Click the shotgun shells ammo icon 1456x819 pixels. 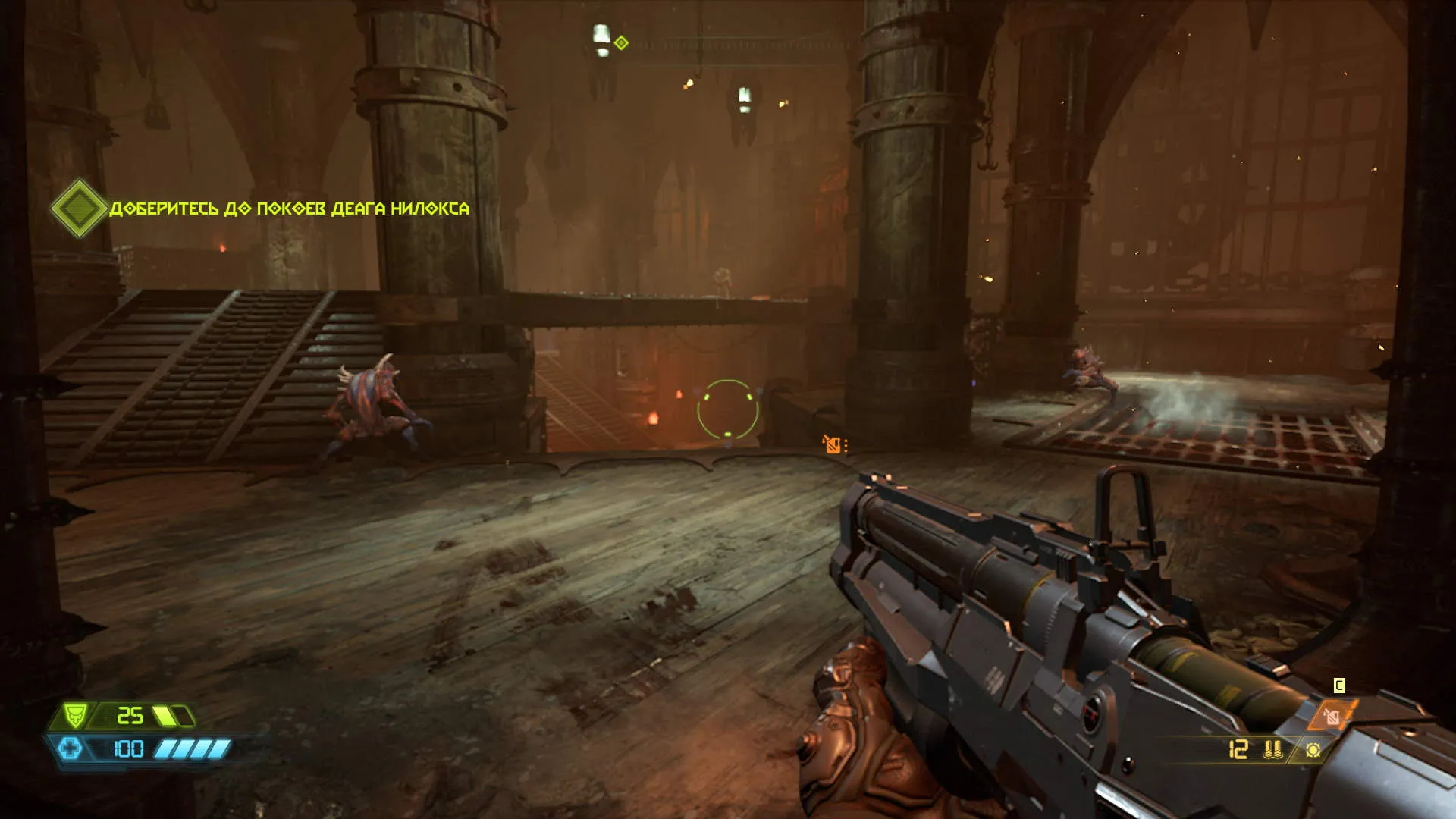(1272, 749)
